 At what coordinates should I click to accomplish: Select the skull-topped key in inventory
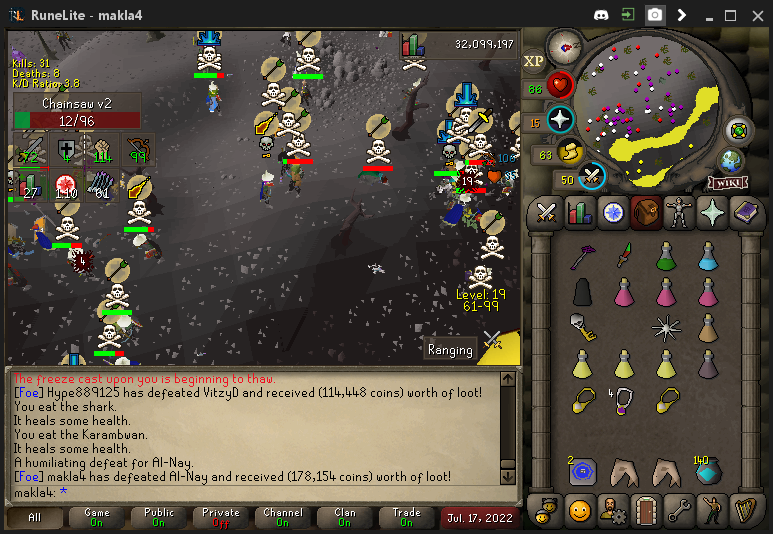tap(582, 327)
